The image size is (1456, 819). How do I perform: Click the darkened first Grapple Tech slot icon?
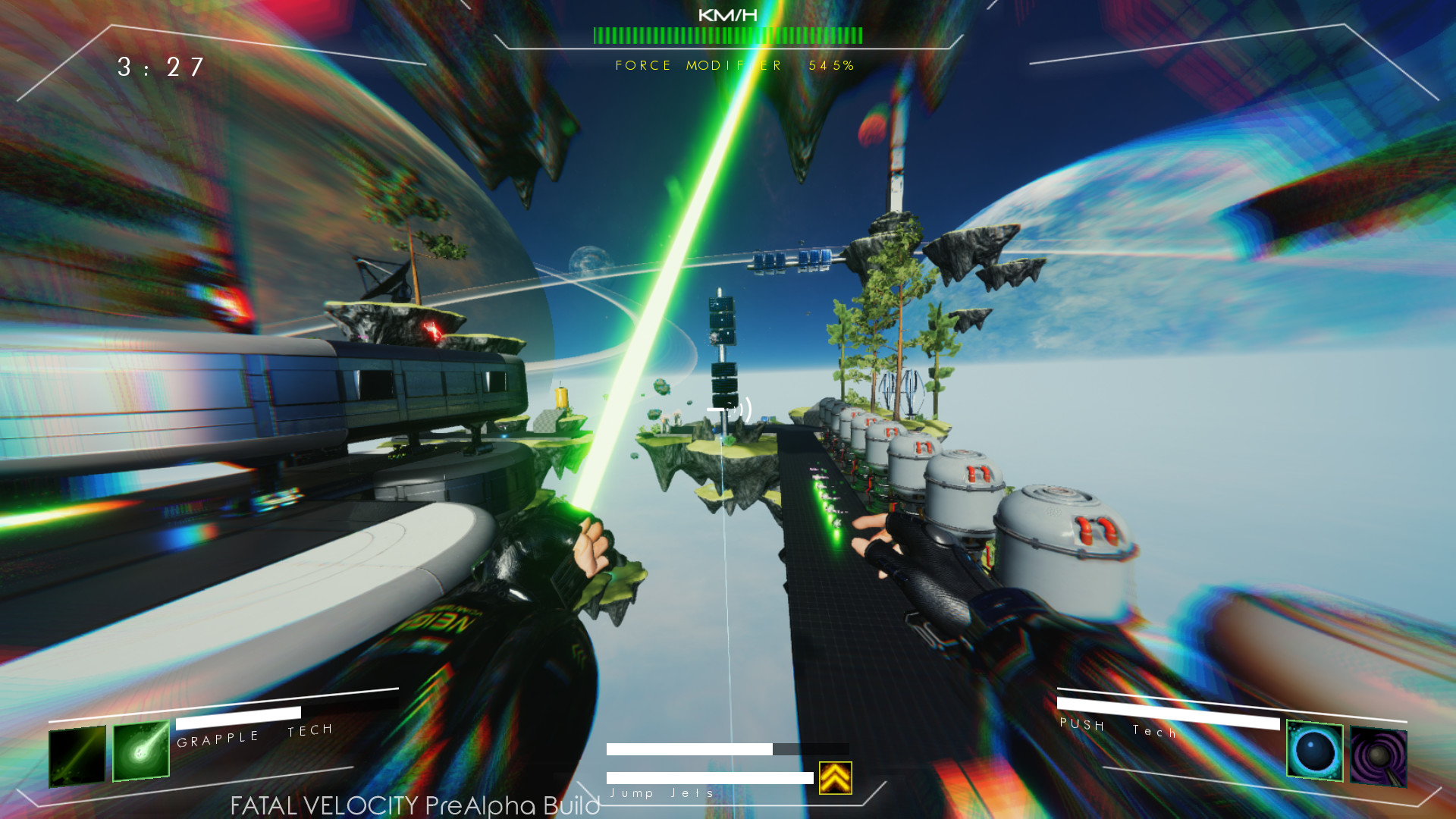(76, 757)
